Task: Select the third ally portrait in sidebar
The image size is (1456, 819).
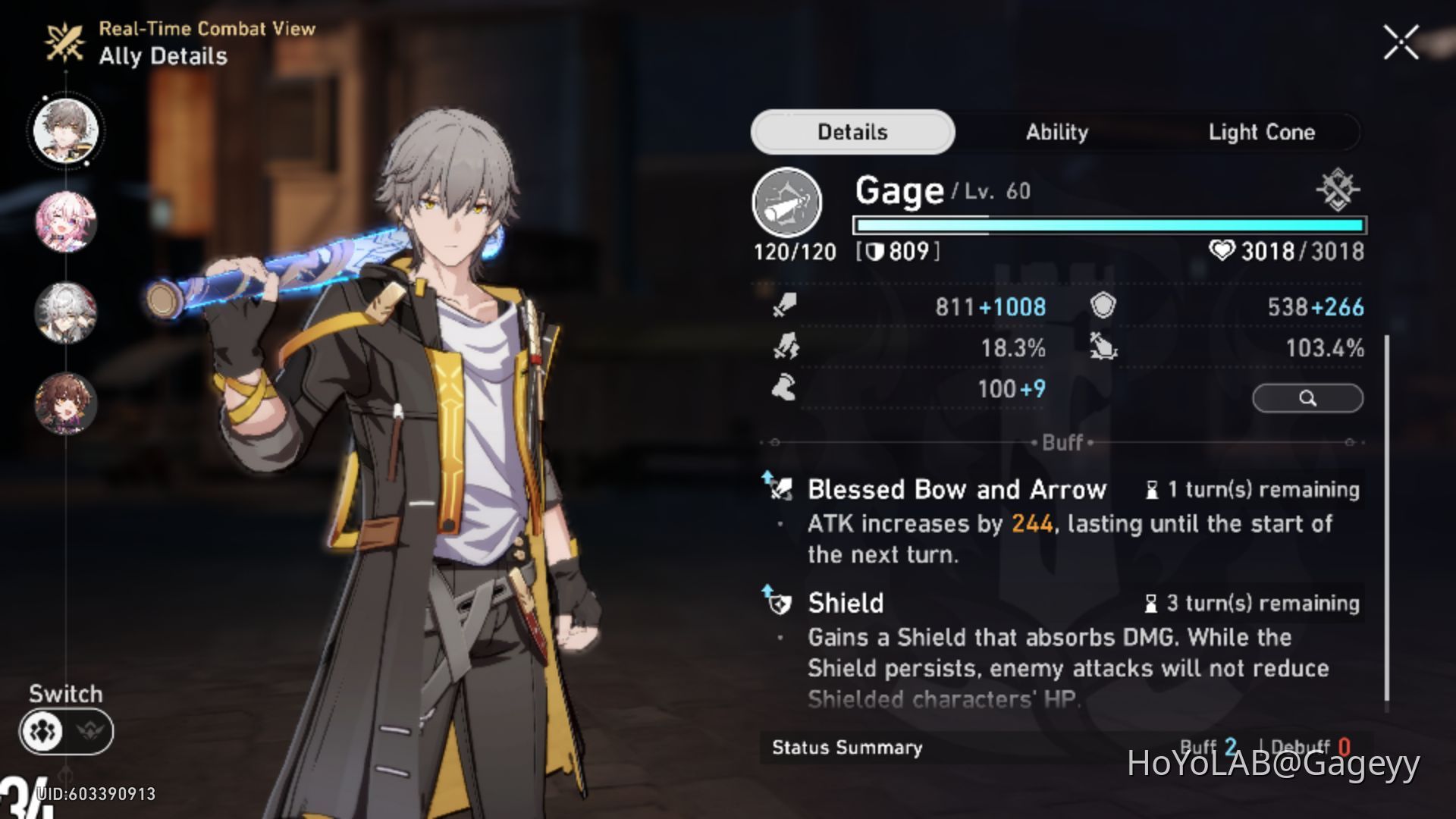Action: point(66,314)
